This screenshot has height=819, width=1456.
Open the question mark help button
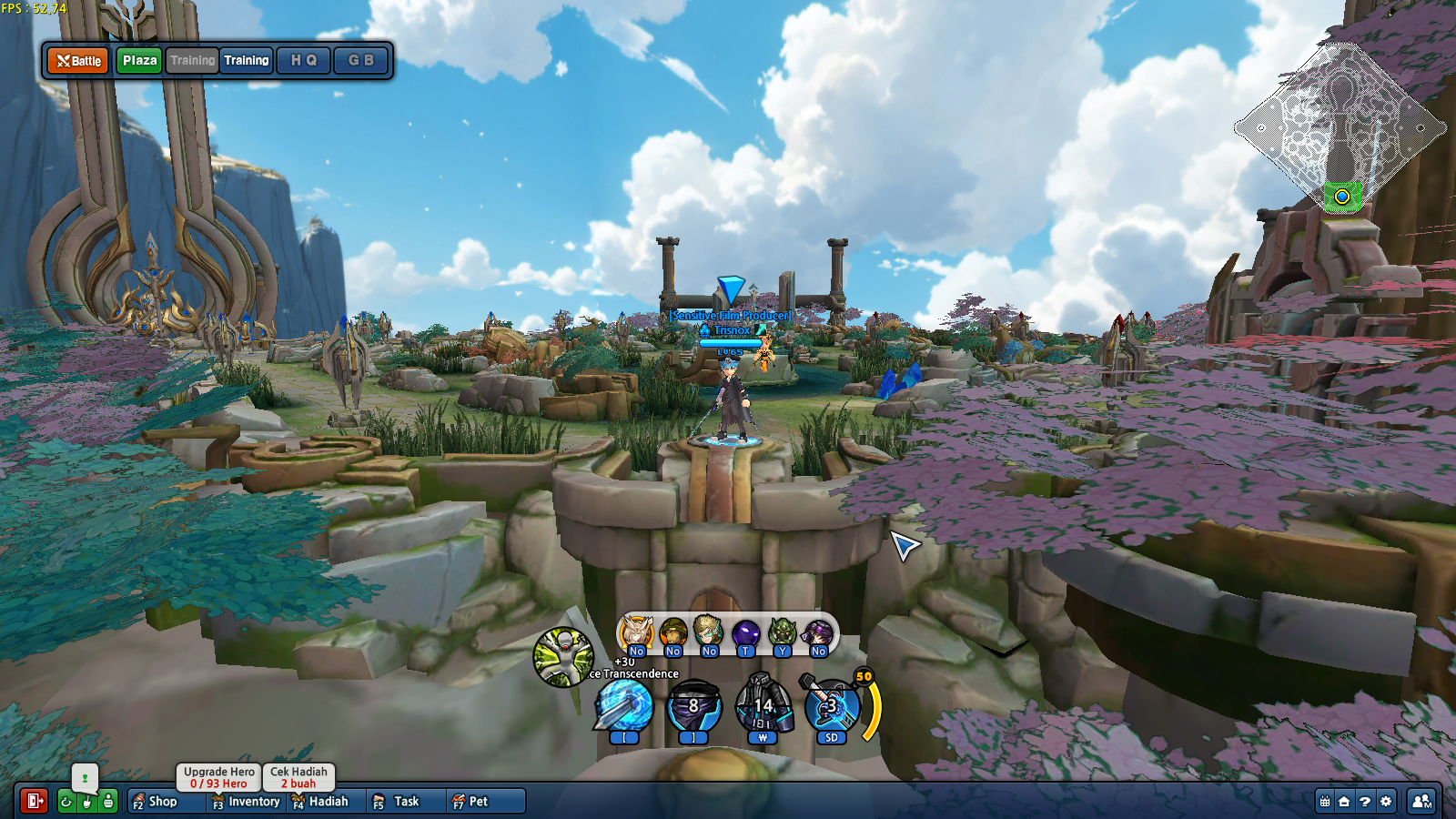pyautogui.click(x=1365, y=802)
